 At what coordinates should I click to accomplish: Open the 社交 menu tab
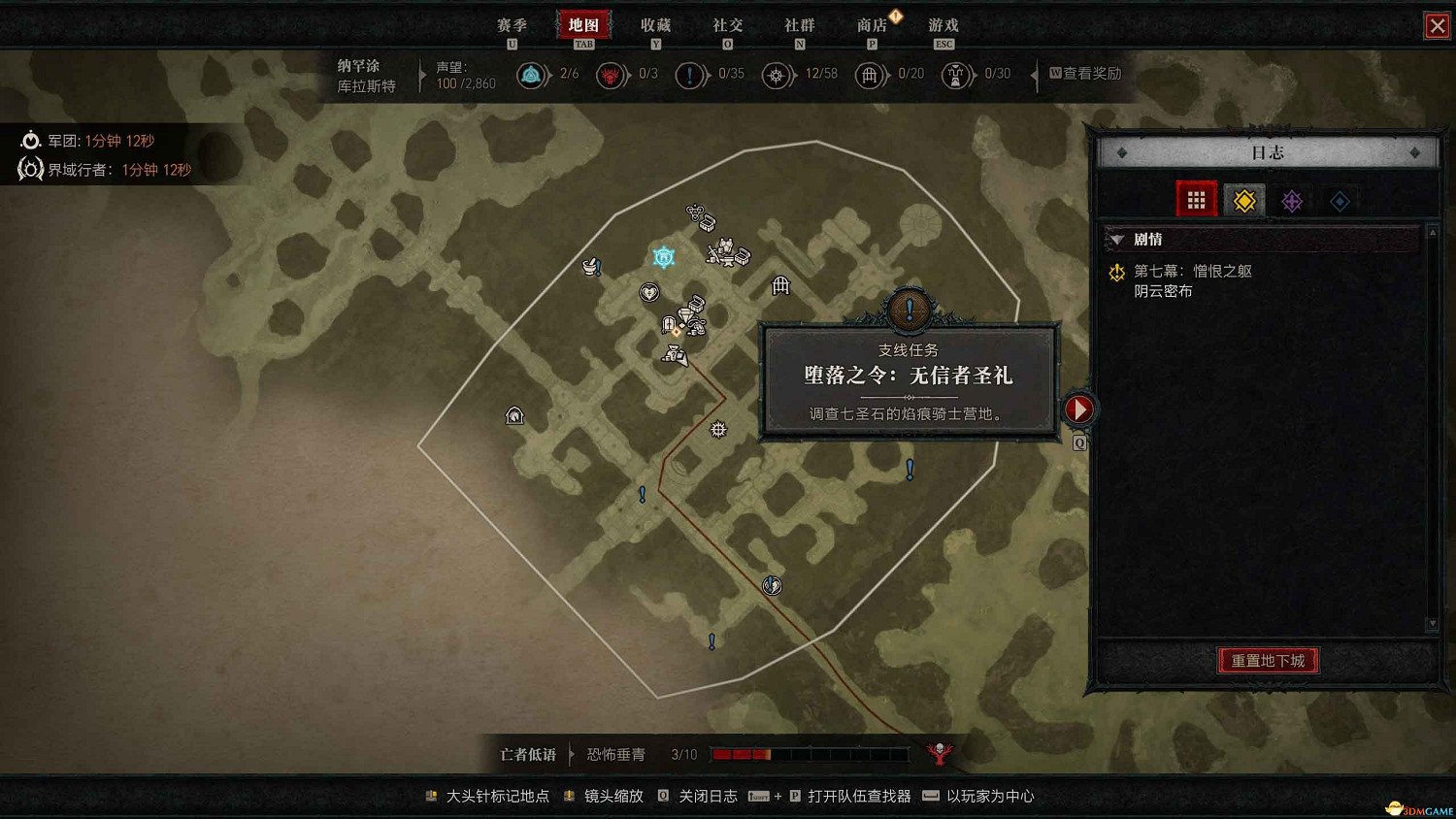coord(727,25)
